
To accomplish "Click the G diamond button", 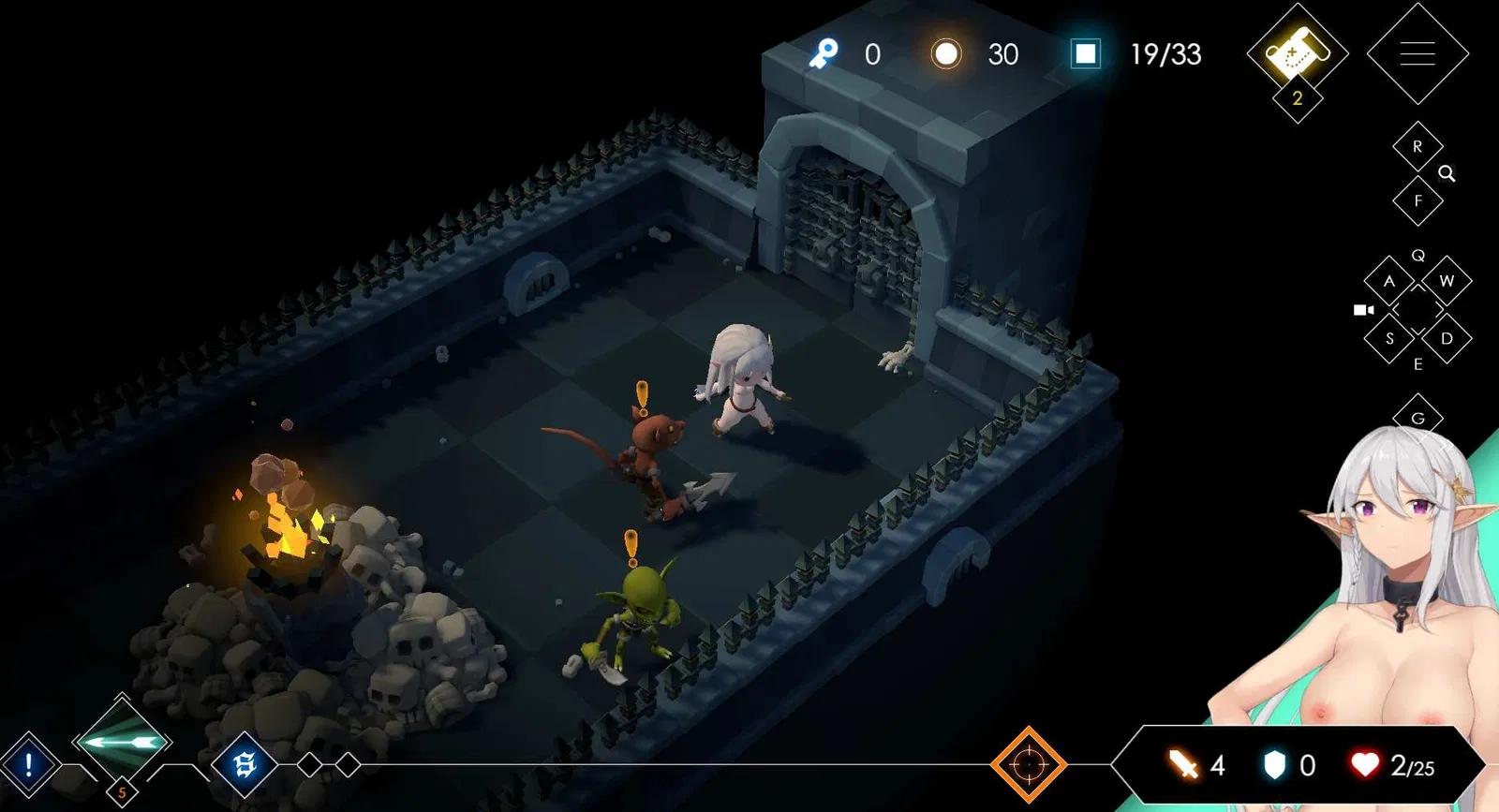I will pos(1417,418).
